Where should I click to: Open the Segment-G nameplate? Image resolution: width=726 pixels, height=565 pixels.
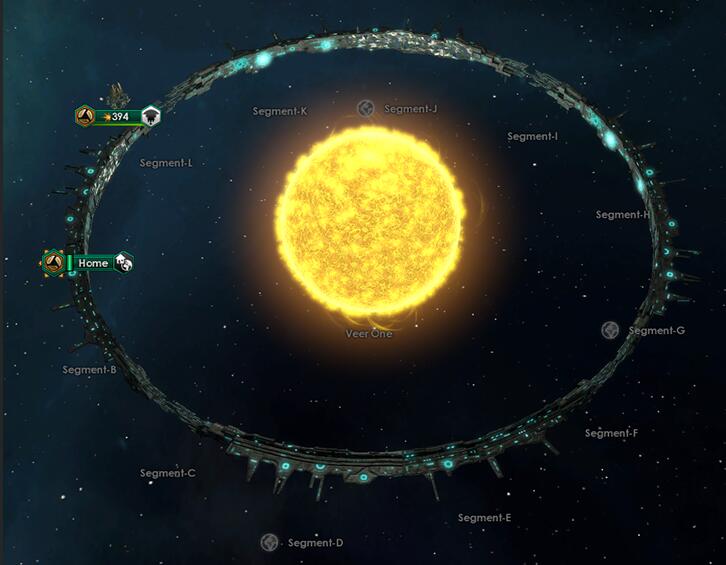tap(656, 331)
